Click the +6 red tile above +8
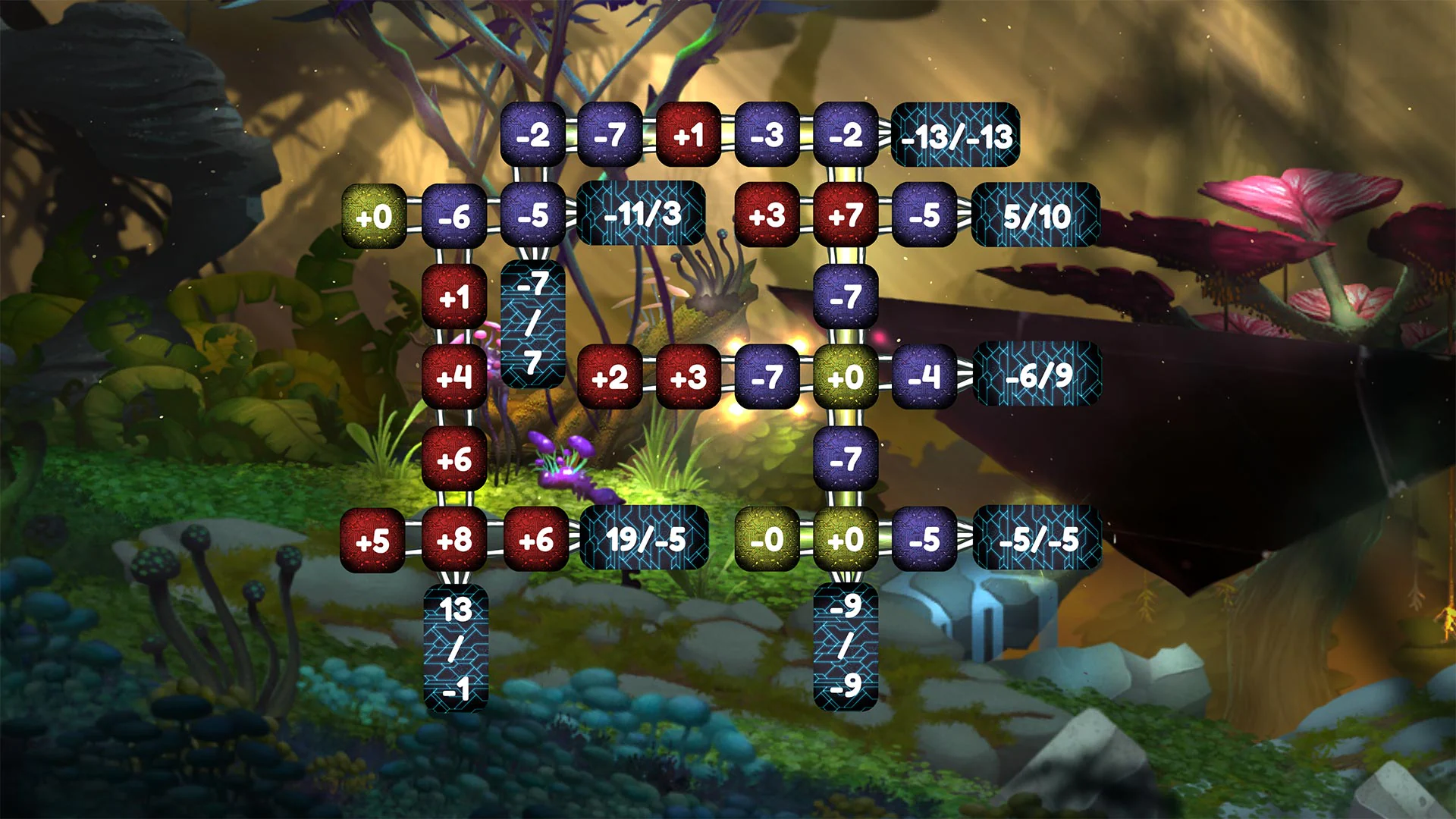Screen dimensions: 1456x819 pos(453,458)
